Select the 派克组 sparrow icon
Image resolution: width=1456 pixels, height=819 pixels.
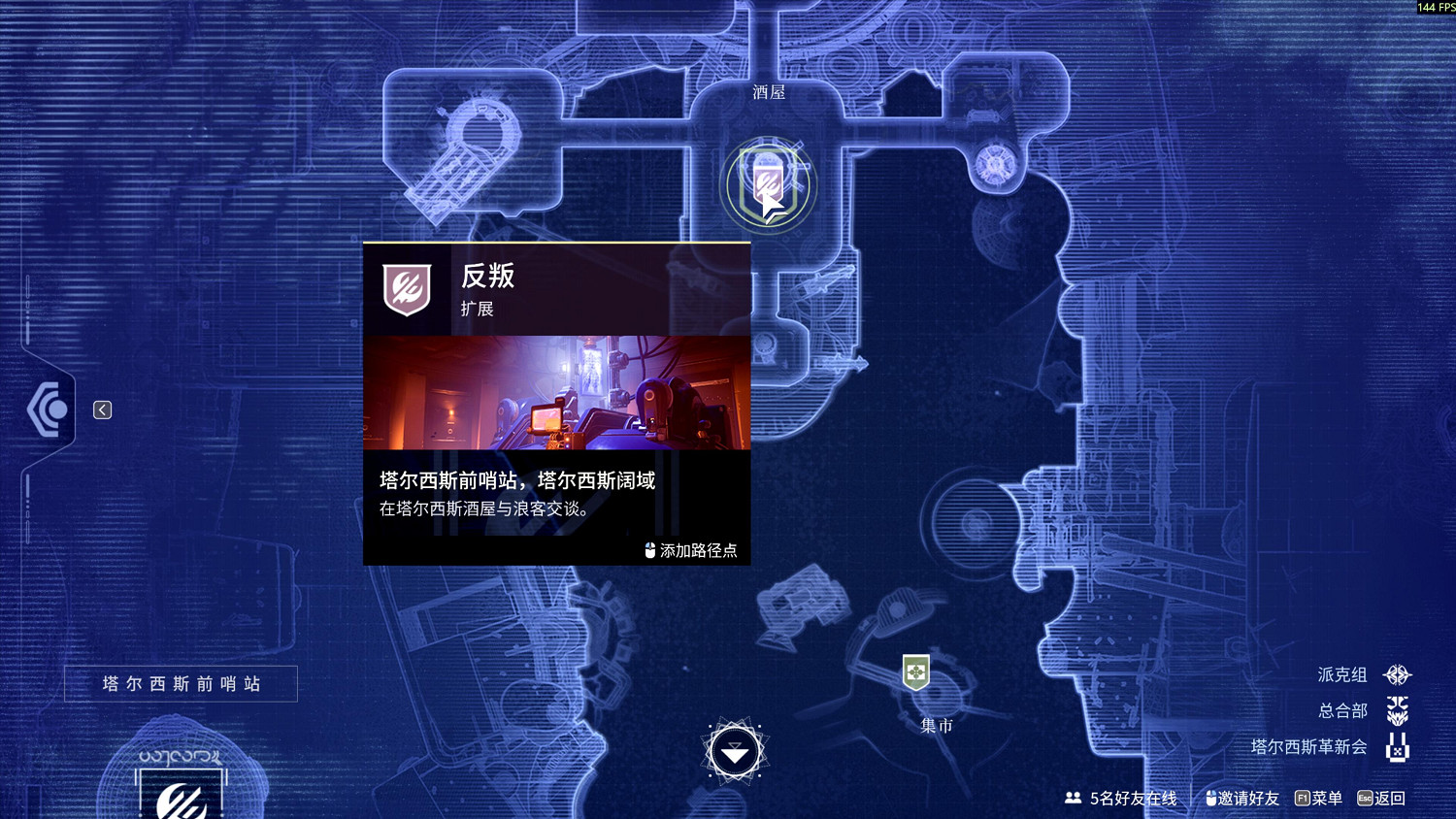point(1398,674)
